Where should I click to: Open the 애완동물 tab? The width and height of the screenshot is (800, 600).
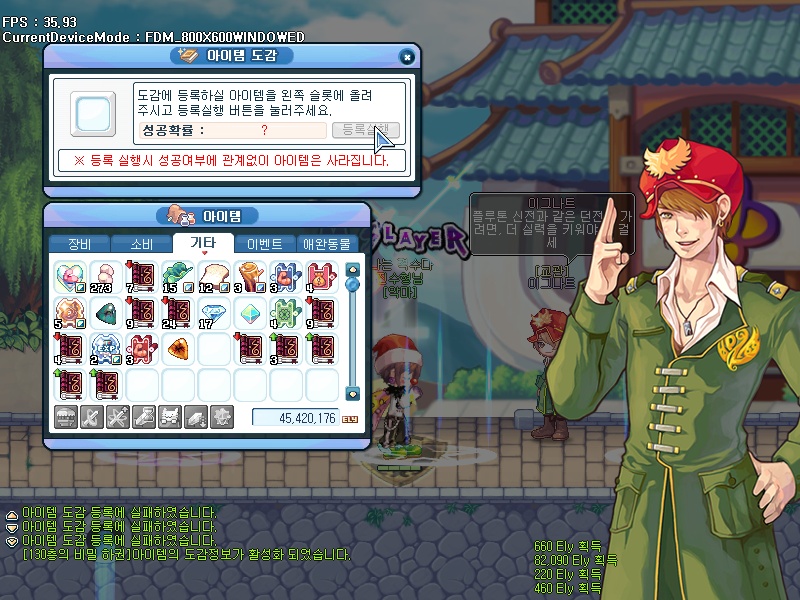pyautogui.click(x=327, y=243)
